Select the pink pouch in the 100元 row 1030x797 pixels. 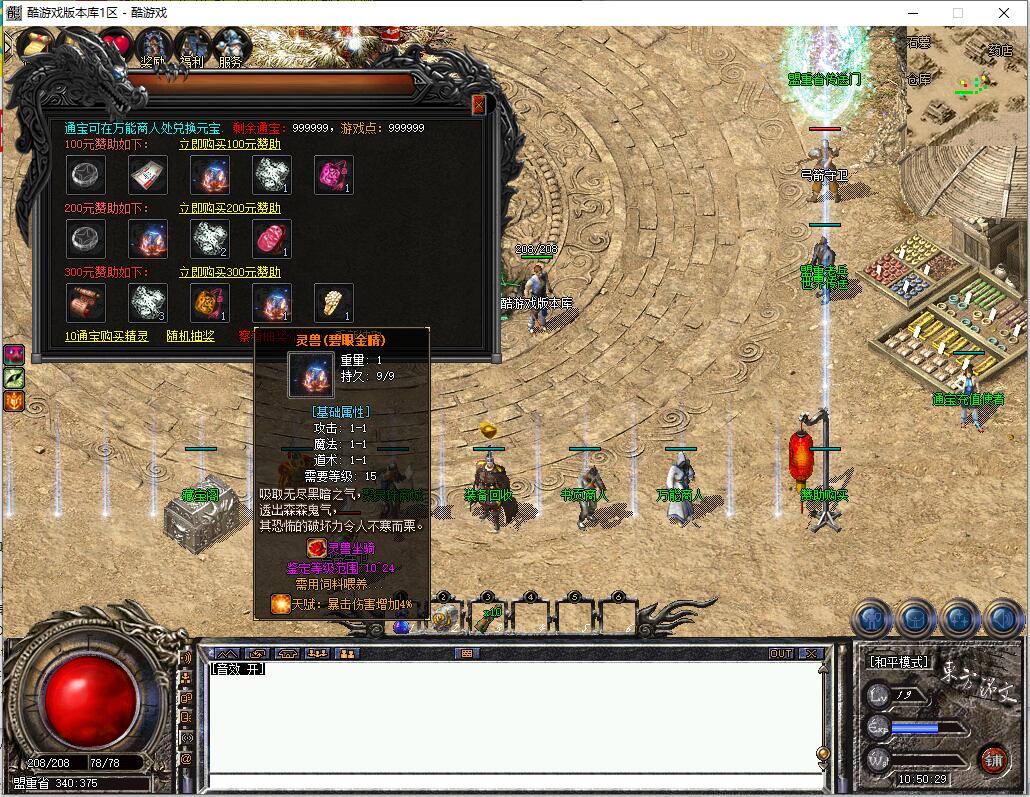333,175
